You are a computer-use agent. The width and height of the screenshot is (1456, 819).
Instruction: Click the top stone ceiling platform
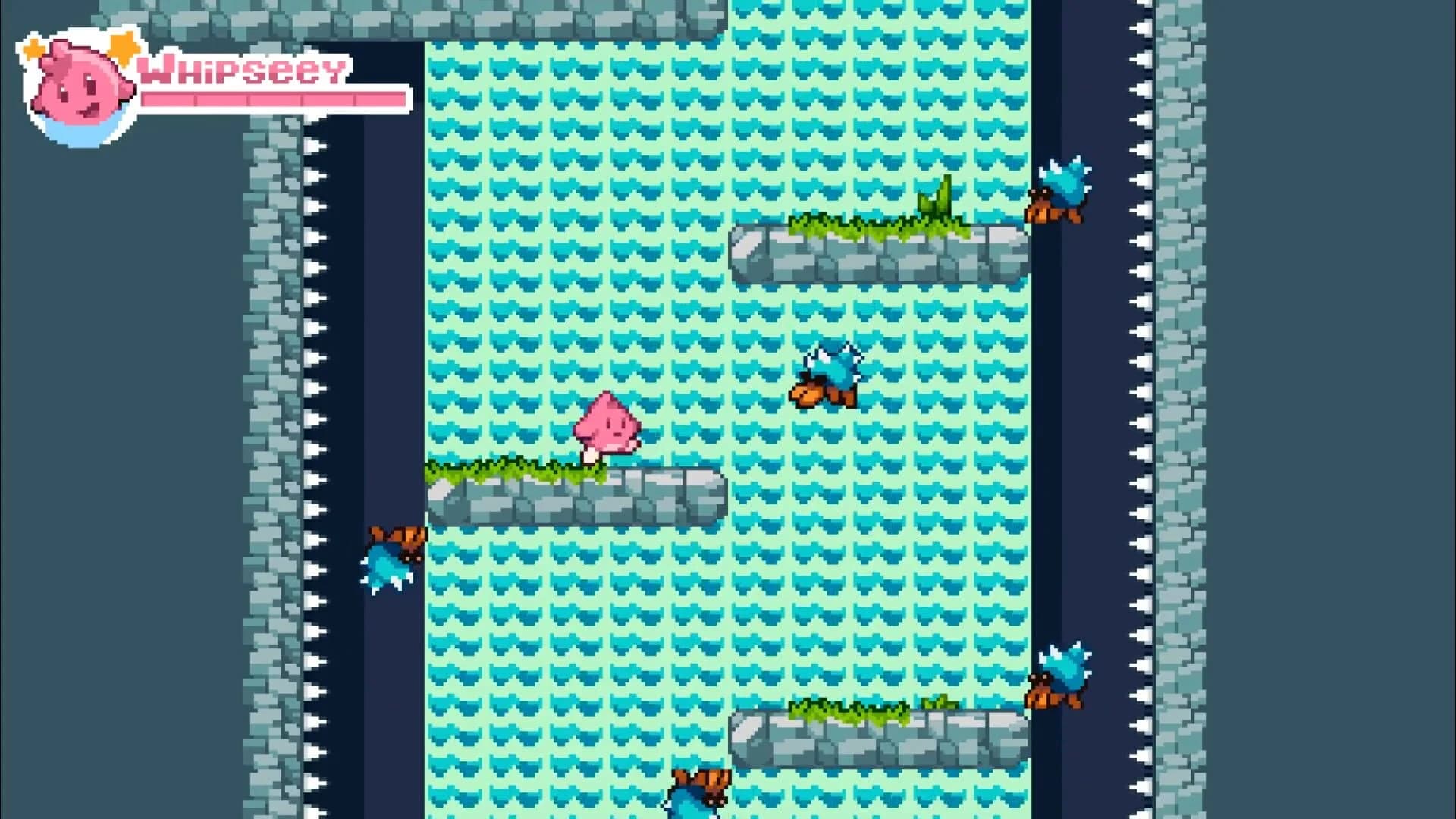[x=531, y=15]
